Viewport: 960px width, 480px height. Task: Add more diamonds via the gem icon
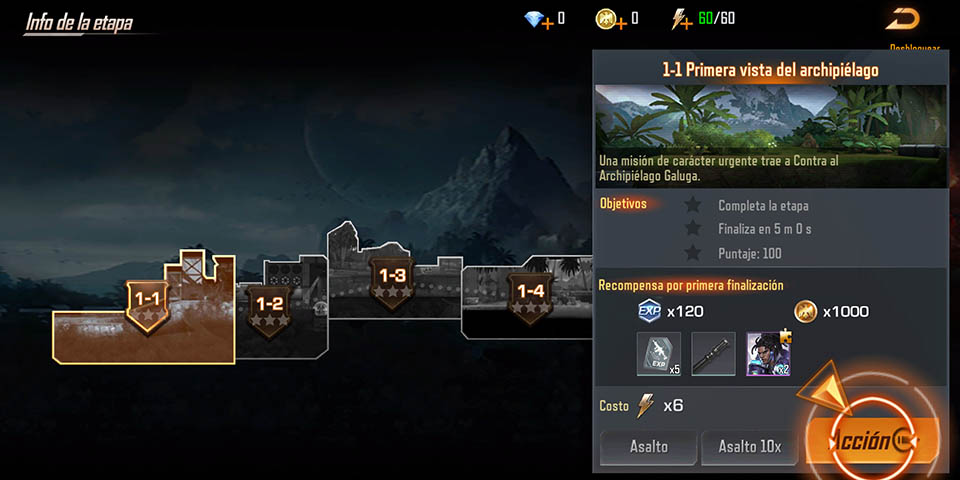coord(537,19)
